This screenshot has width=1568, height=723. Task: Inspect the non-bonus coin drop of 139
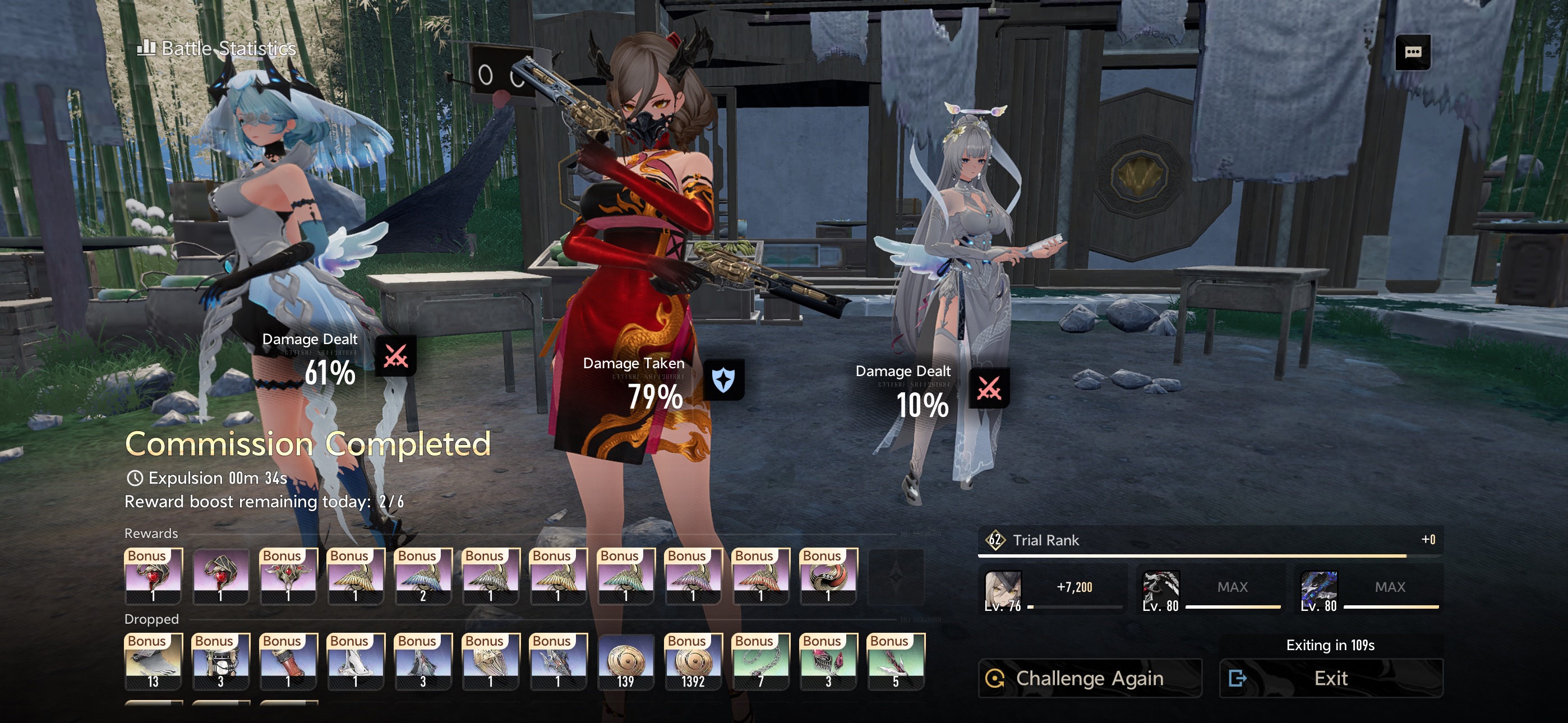point(625,661)
